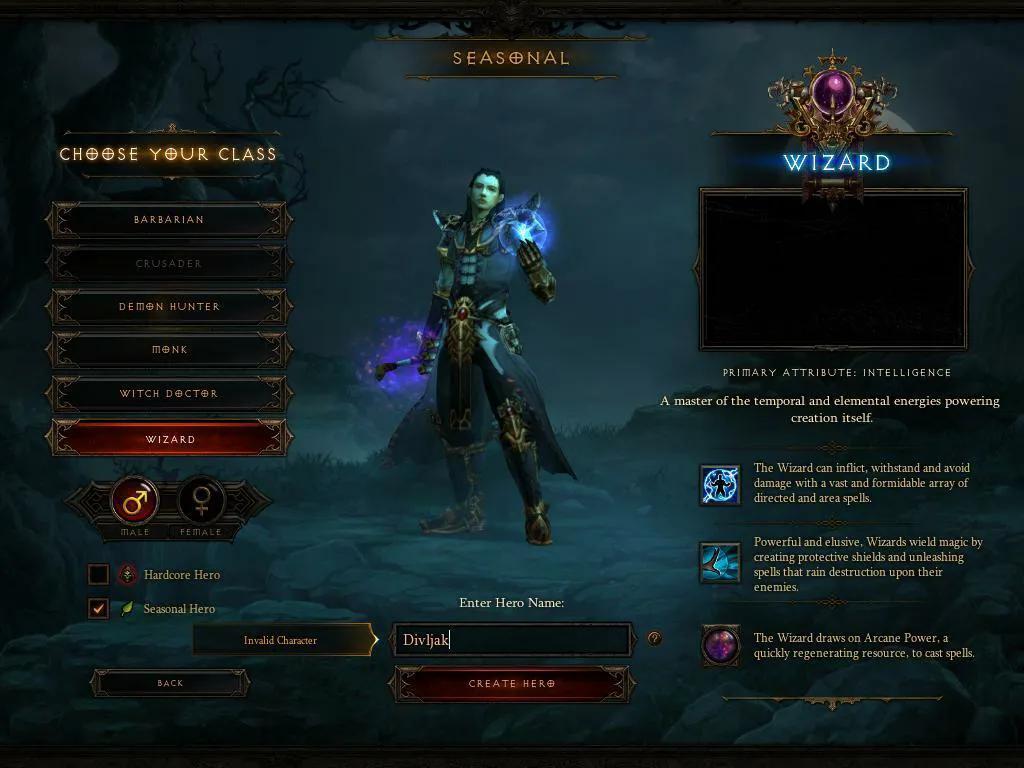Pick the Monk class
The image size is (1024, 768).
(169, 350)
